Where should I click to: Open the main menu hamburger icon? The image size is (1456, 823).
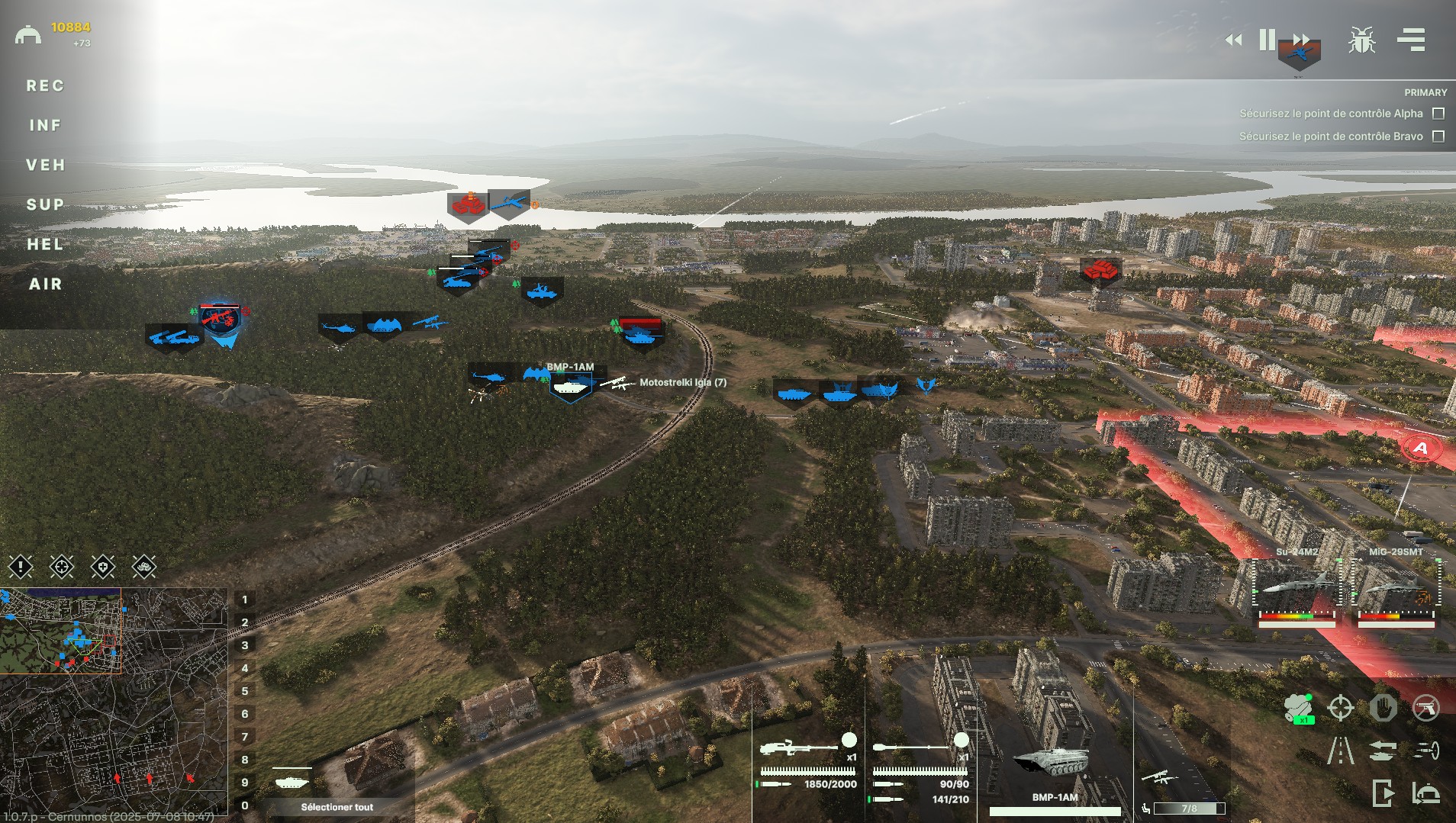pyautogui.click(x=1411, y=40)
